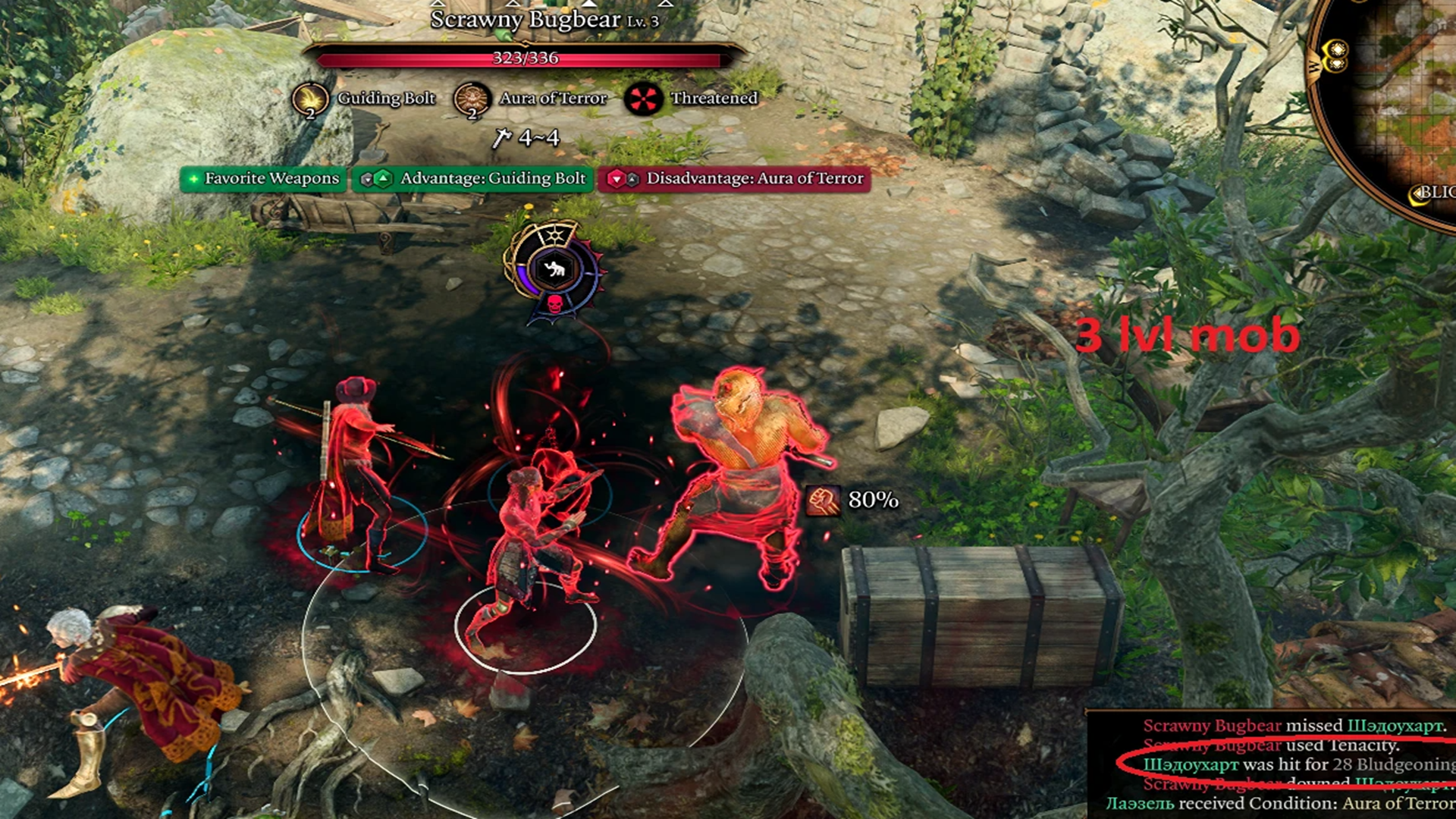The height and width of the screenshot is (819, 1456).
Task: Click the Advantage: Guiding Bolt tag
Action: 472,179
